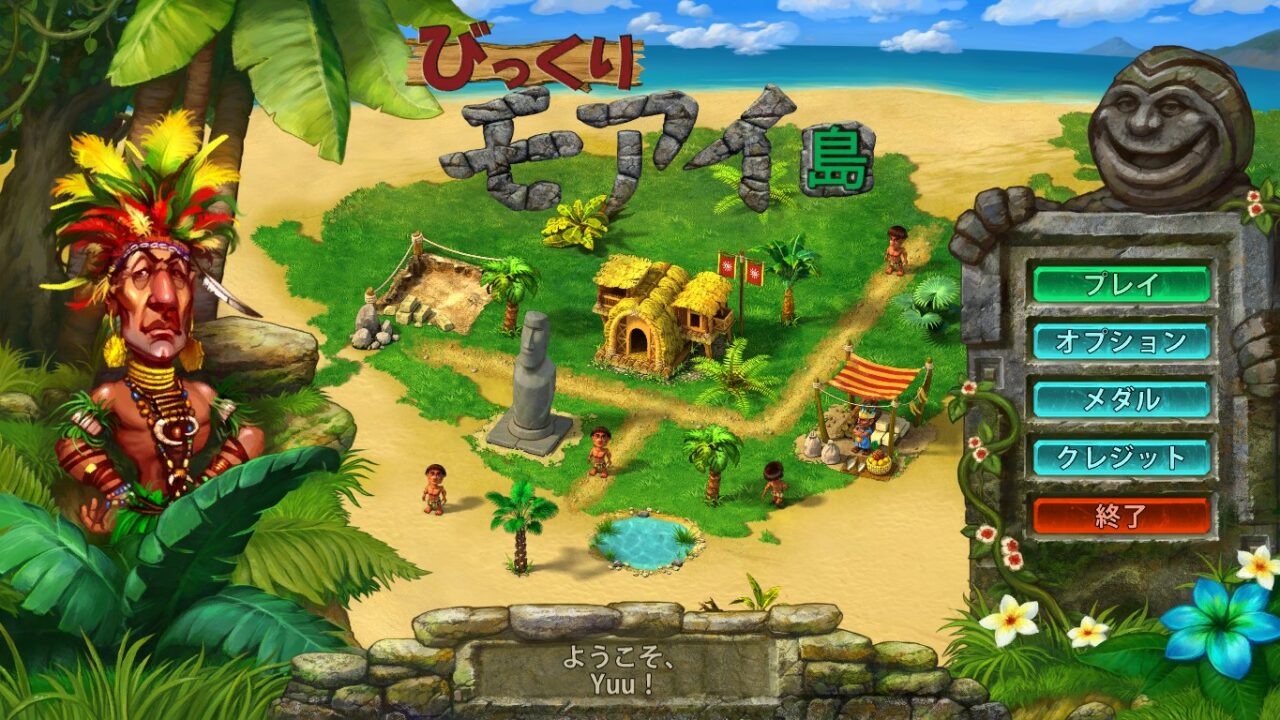
Task: Open the オプション settings menu
Action: coord(1121,341)
